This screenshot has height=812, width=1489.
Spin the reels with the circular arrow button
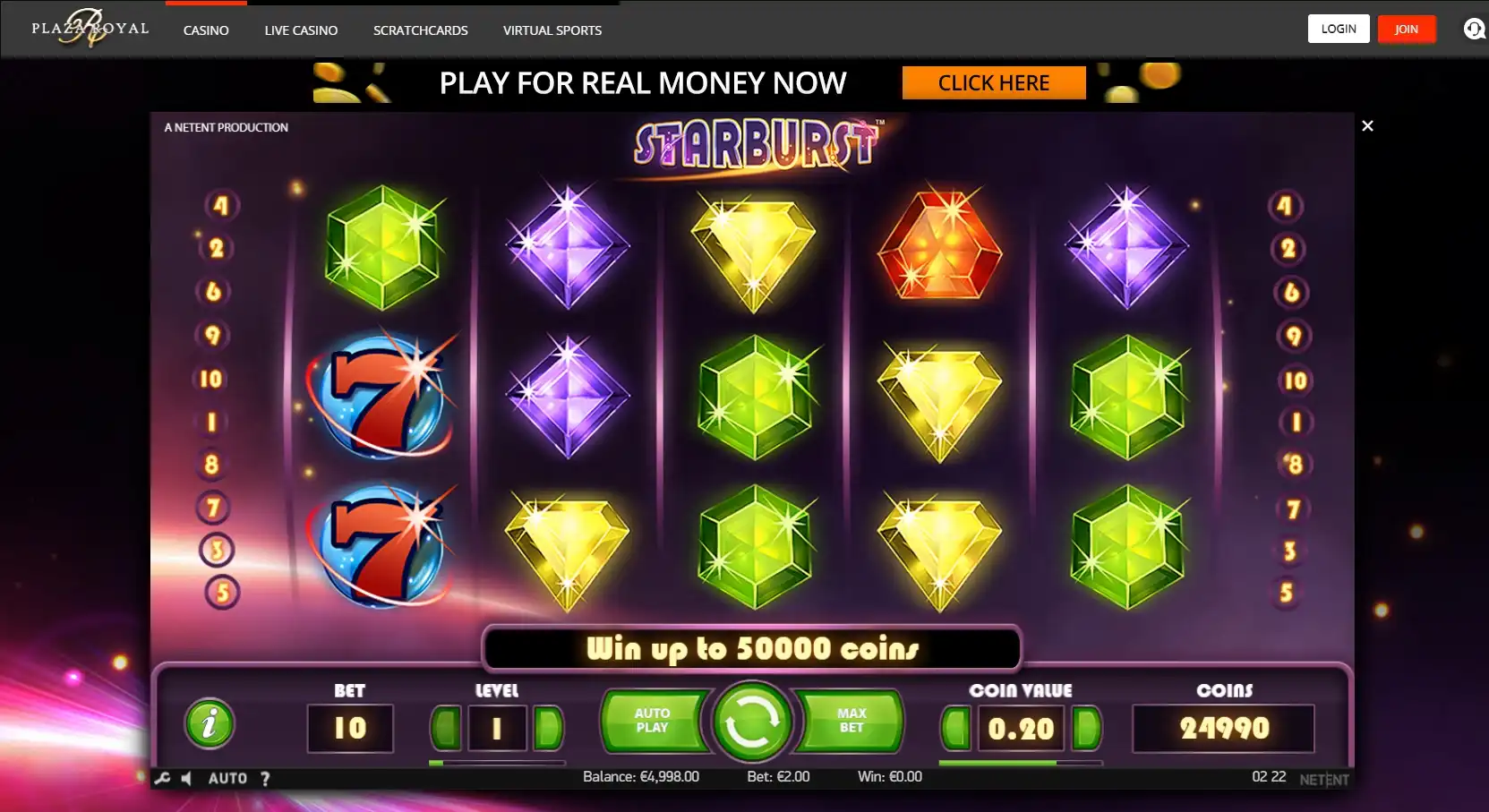(x=751, y=721)
